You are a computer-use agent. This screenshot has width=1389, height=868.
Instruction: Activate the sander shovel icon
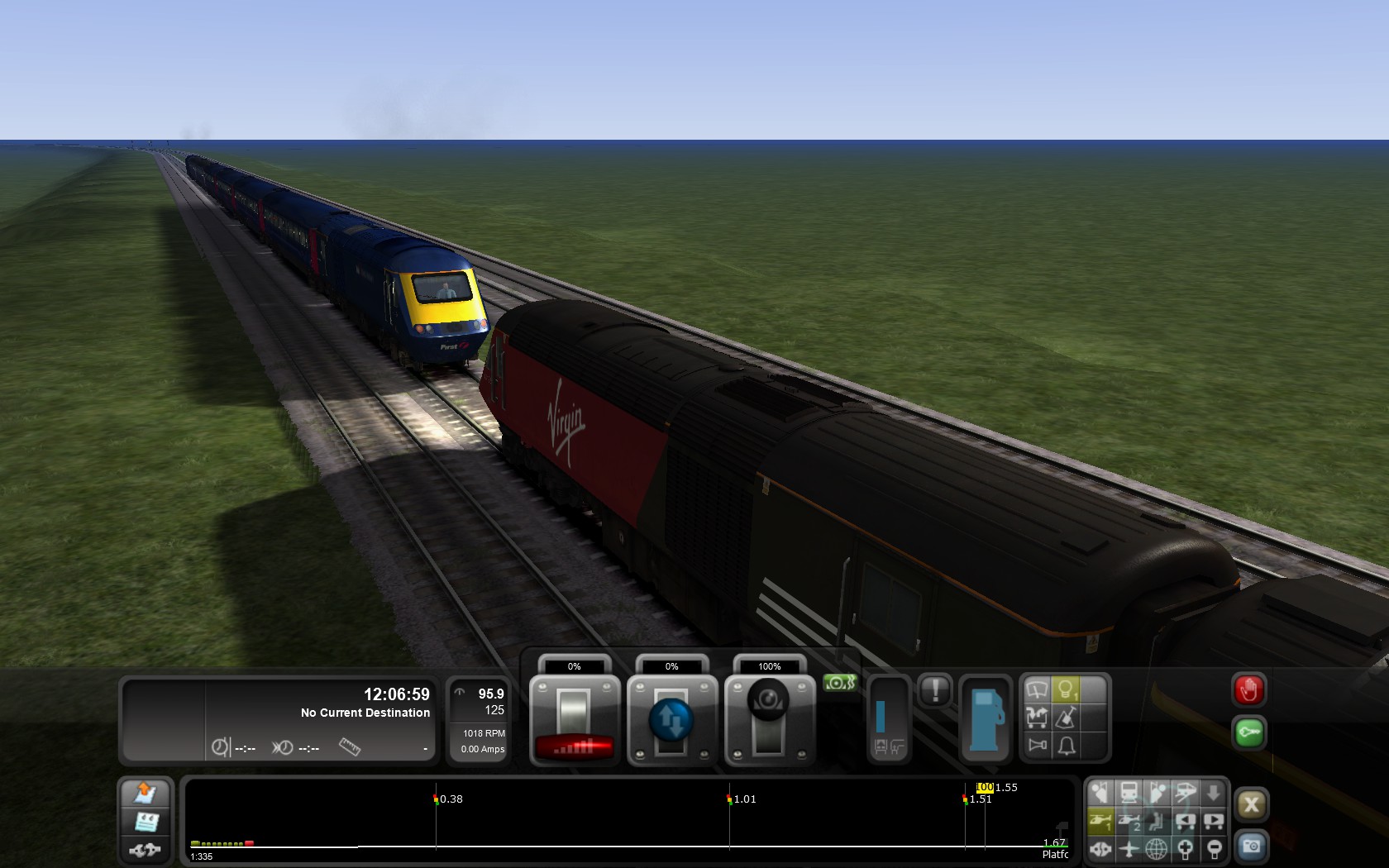[x=1066, y=718]
